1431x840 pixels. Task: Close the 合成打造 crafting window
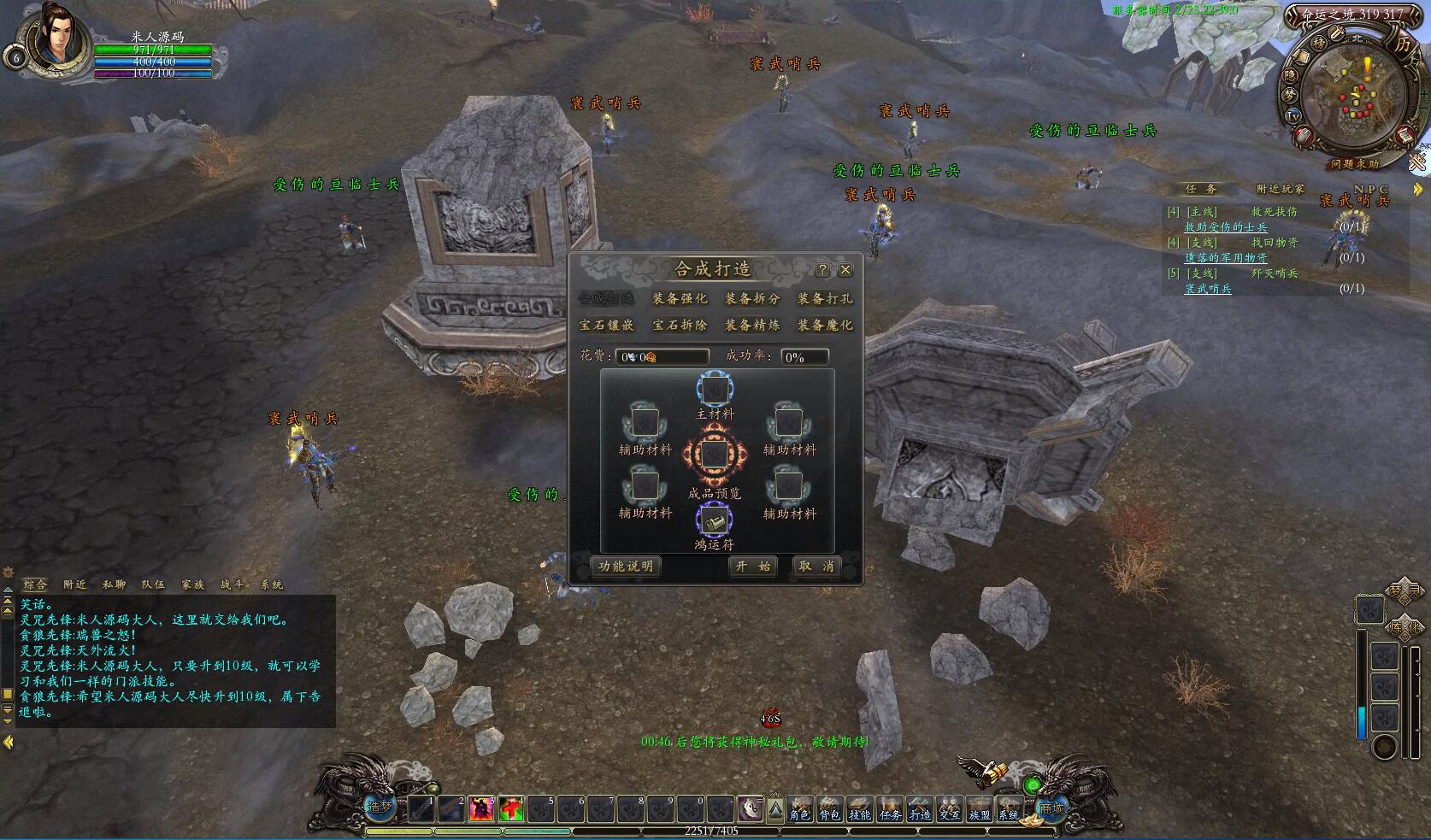pos(845,270)
